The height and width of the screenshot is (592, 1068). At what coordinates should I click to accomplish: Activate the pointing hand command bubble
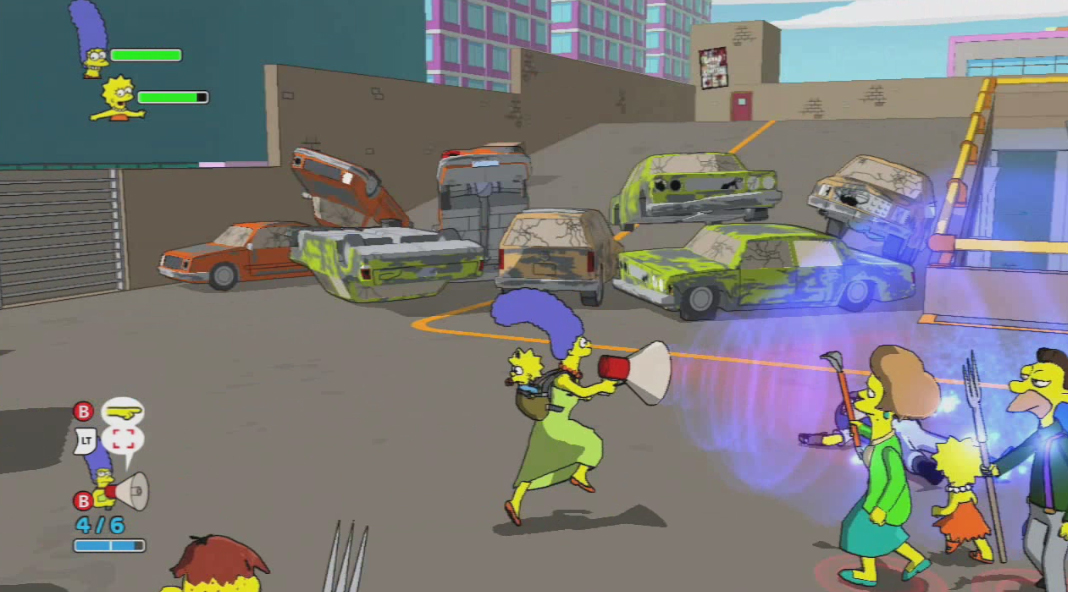point(122,411)
